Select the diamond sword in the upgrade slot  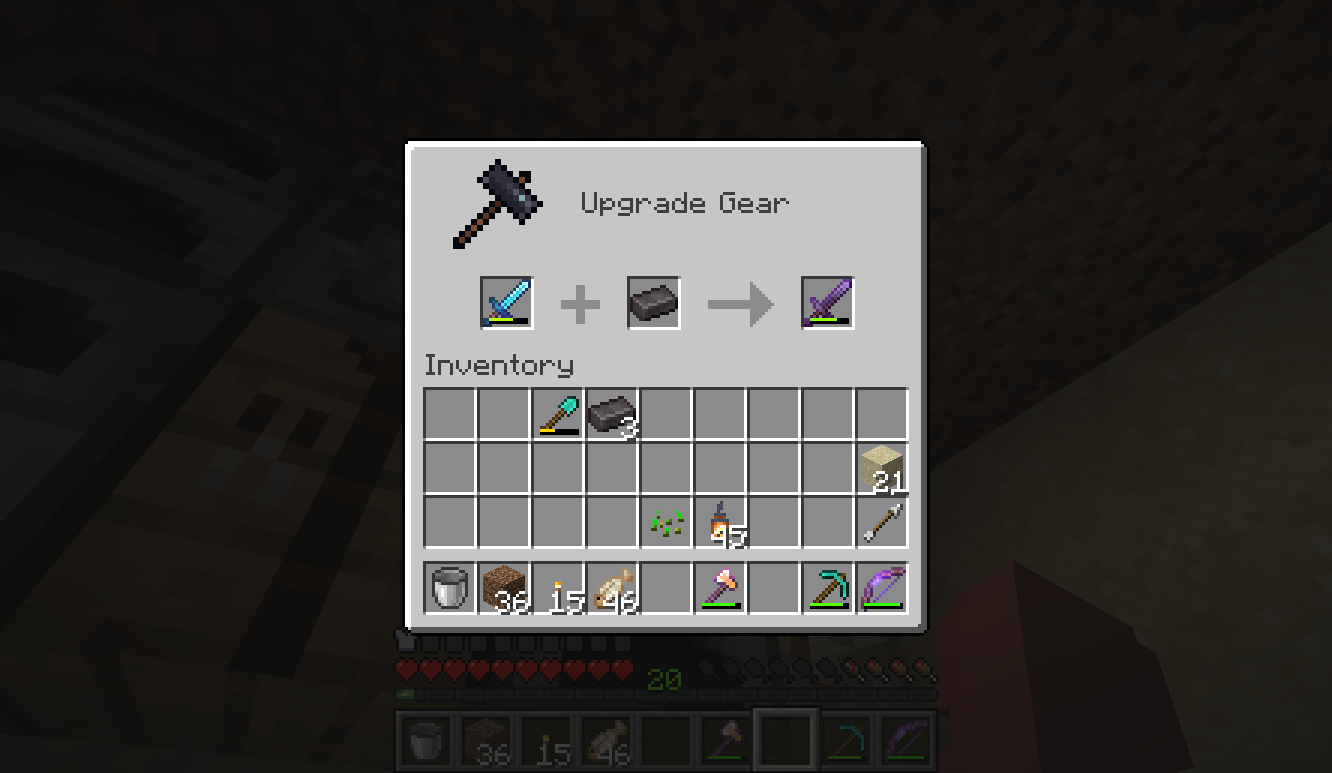point(508,302)
